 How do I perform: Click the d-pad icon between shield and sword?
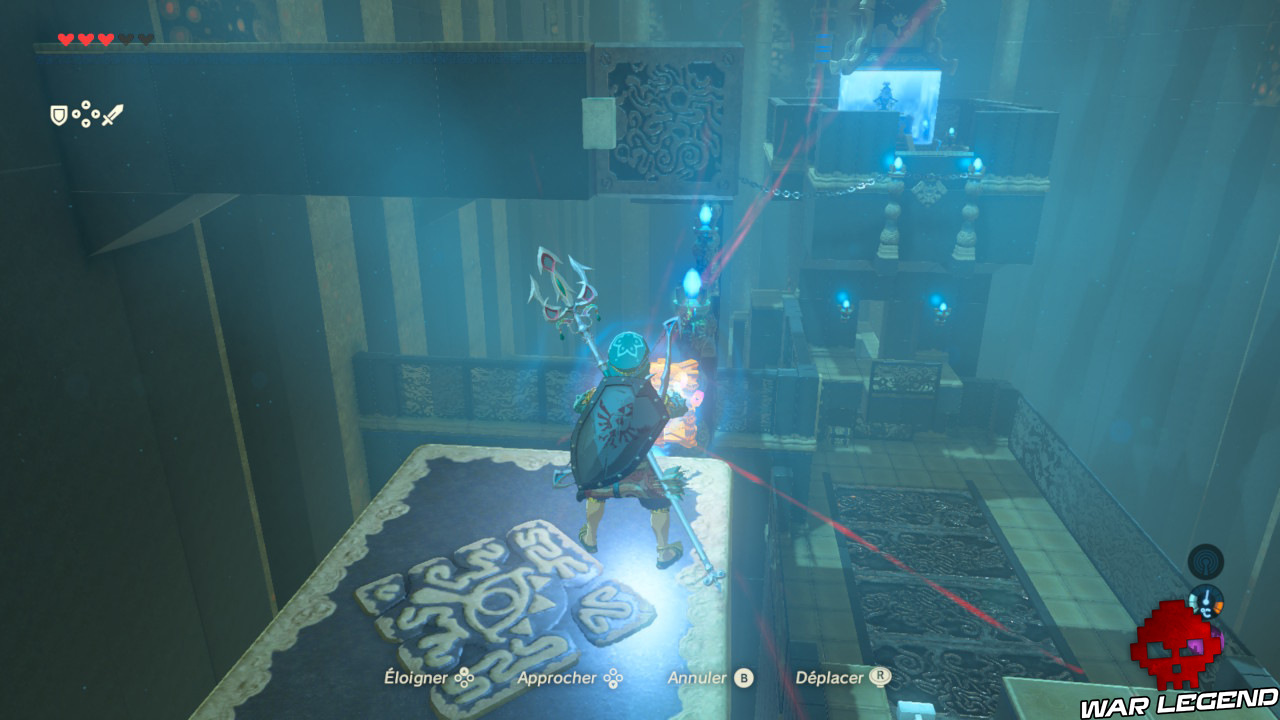pyautogui.click(x=85, y=114)
